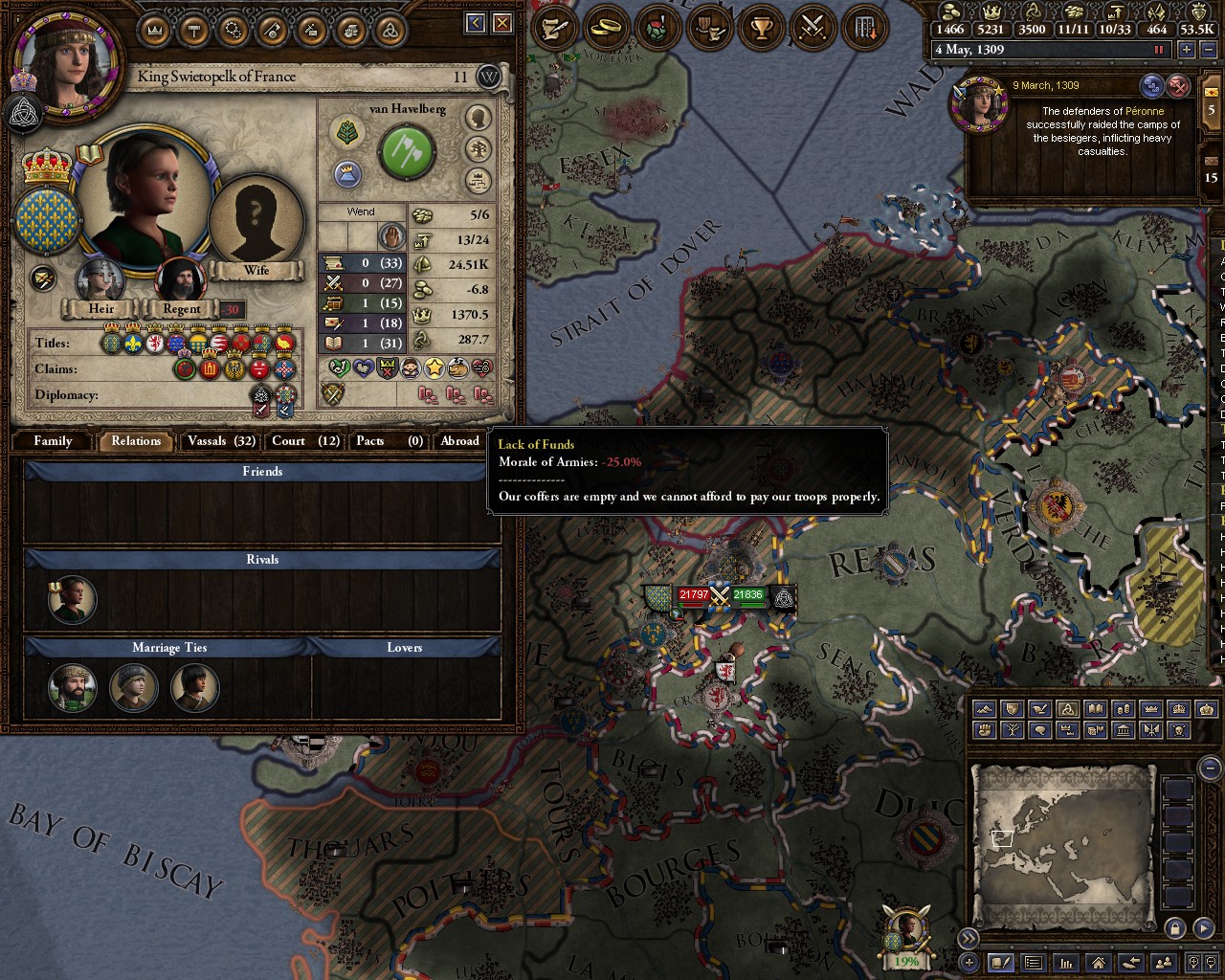Go back with the blue arrow button
The width and height of the screenshot is (1225, 980).
(476, 24)
